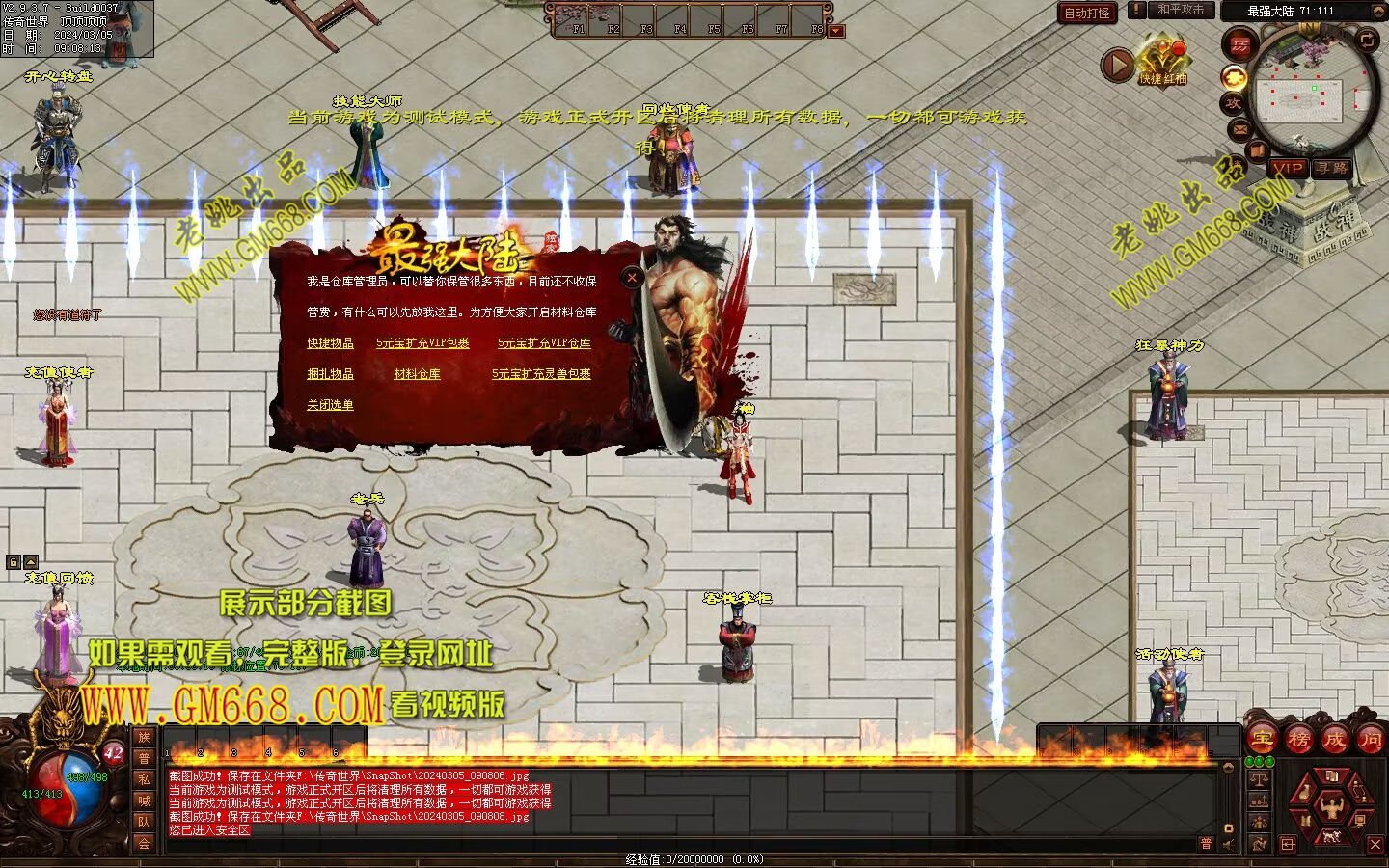
Task: Toggle the 自动打怪 auto-fight button
Action: pos(1087,13)
